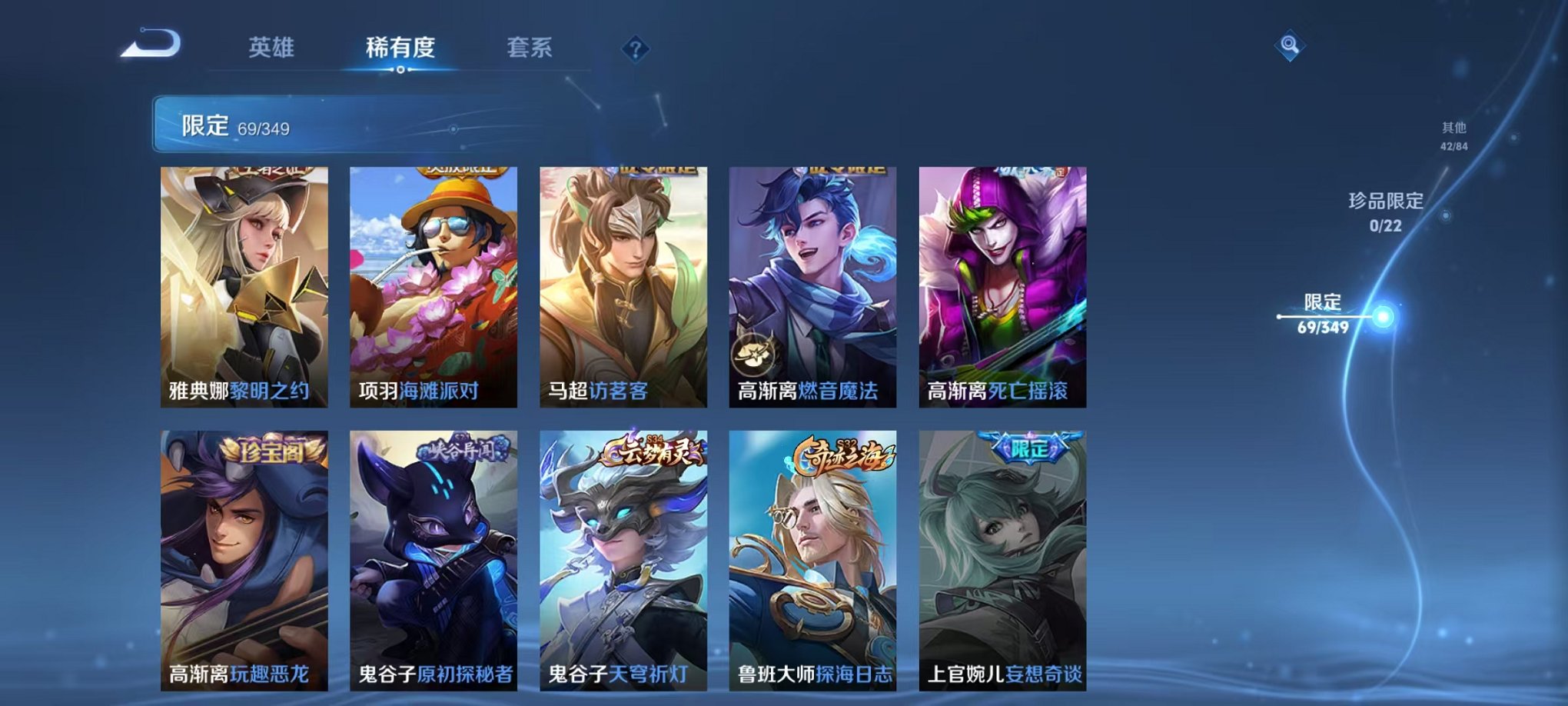The image size is (1568, 706).
Task: Click the help question mark icon
Action: click(634, 49)
